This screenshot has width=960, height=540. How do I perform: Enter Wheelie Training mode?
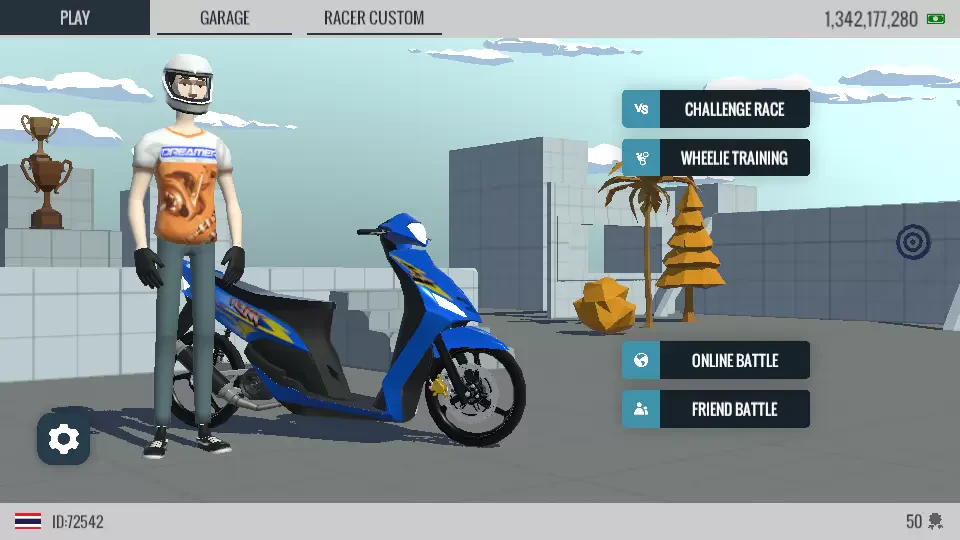point(716,158)
